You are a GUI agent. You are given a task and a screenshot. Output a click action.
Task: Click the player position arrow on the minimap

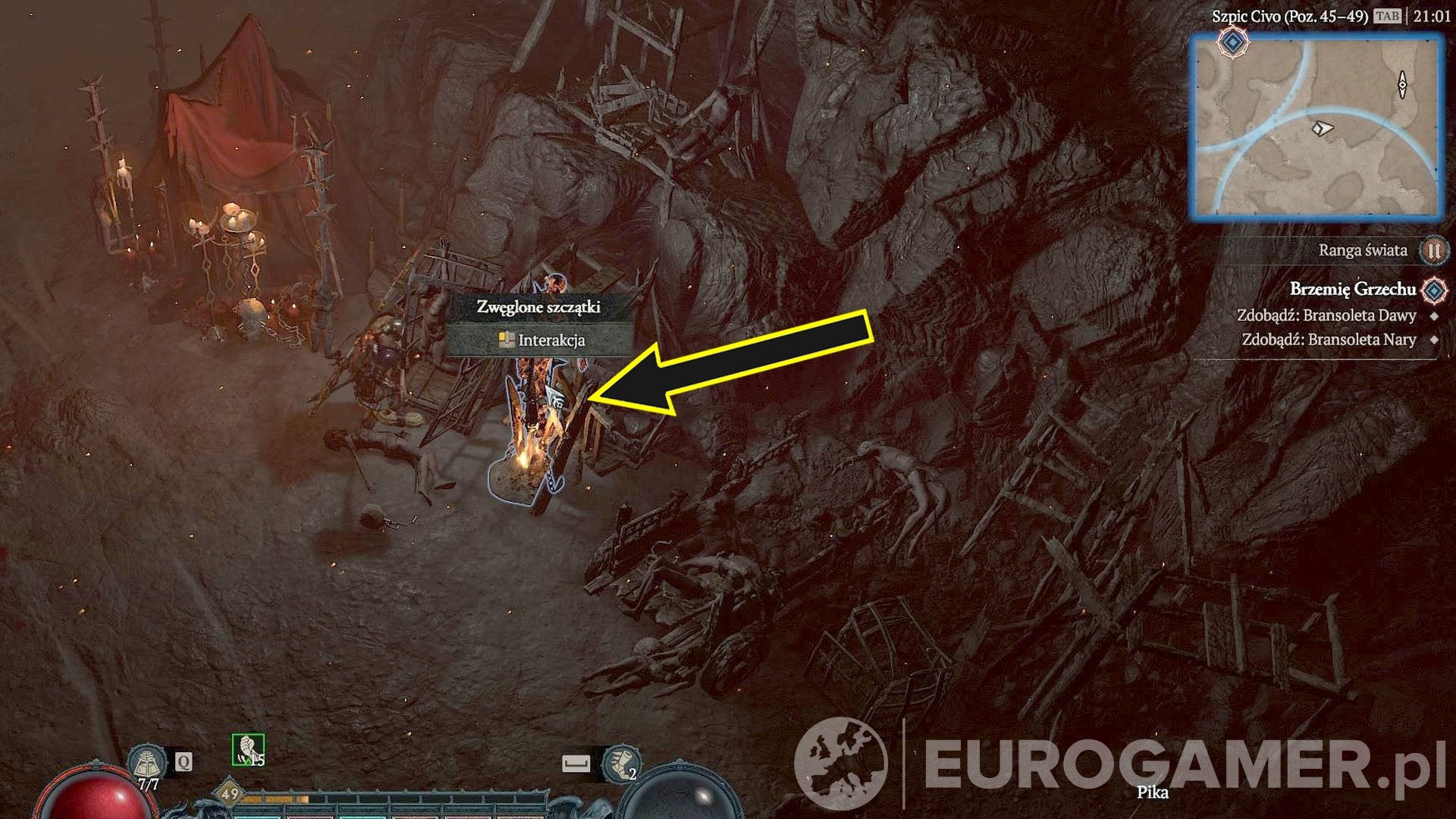point(1322,127)
